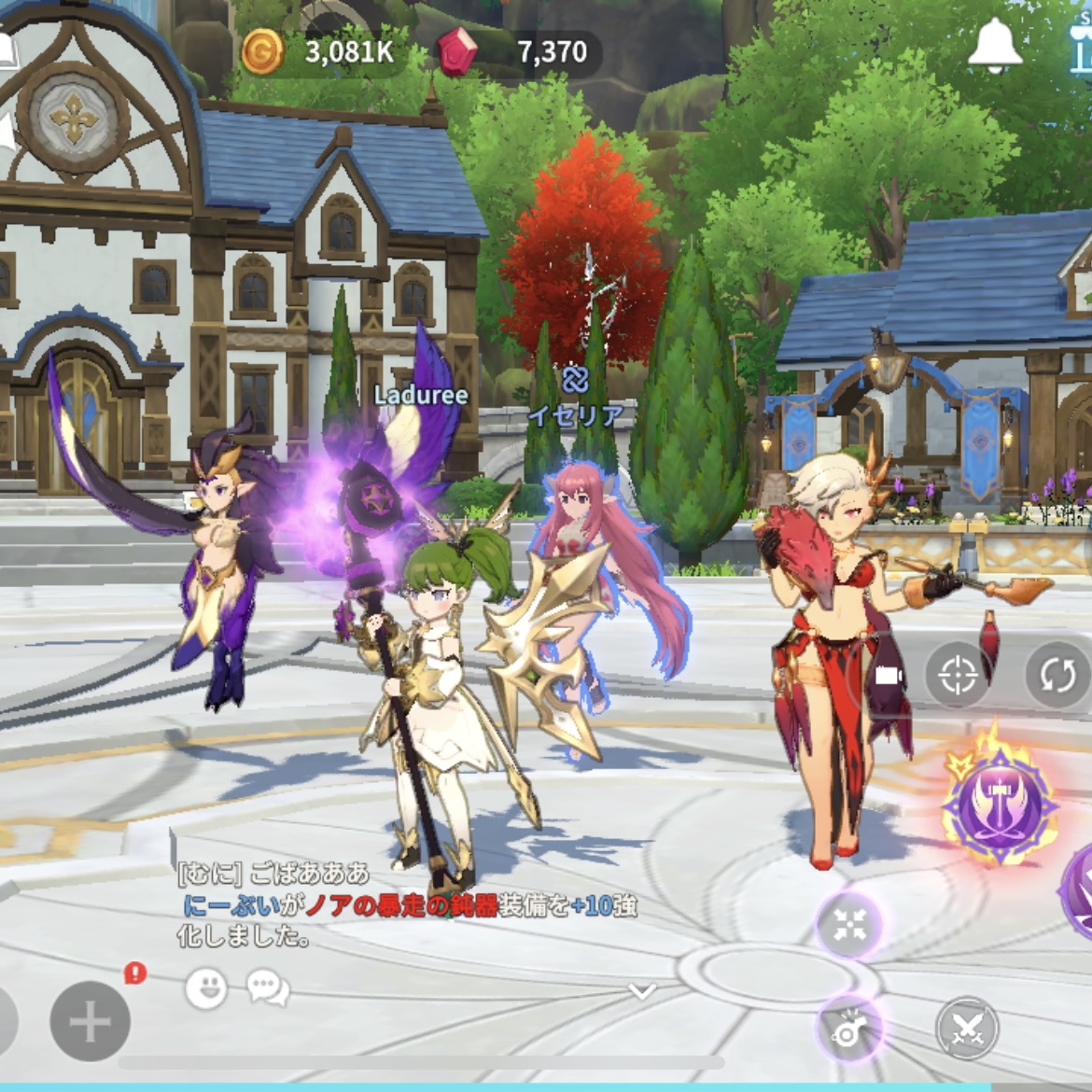This screenshot has height=1092, width=1092.
Task: Tap the gold coin currency icon
Action: point(262,51)
